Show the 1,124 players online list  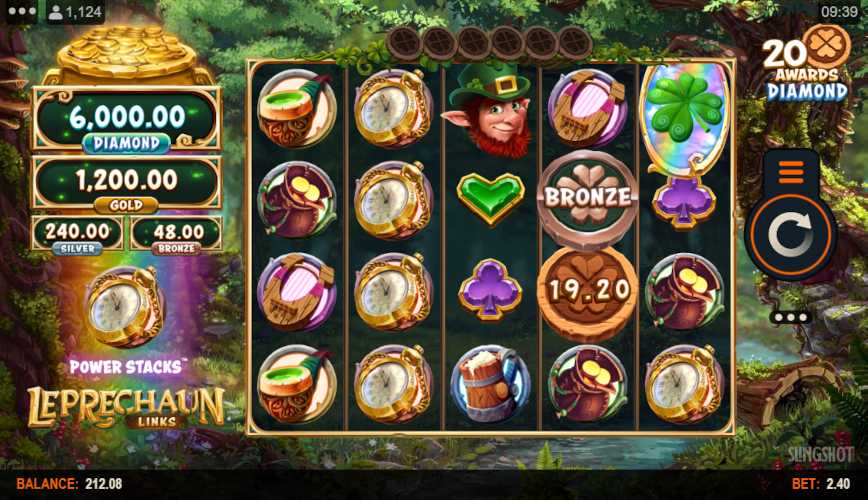pyautogui.click(x=76, y=12)
